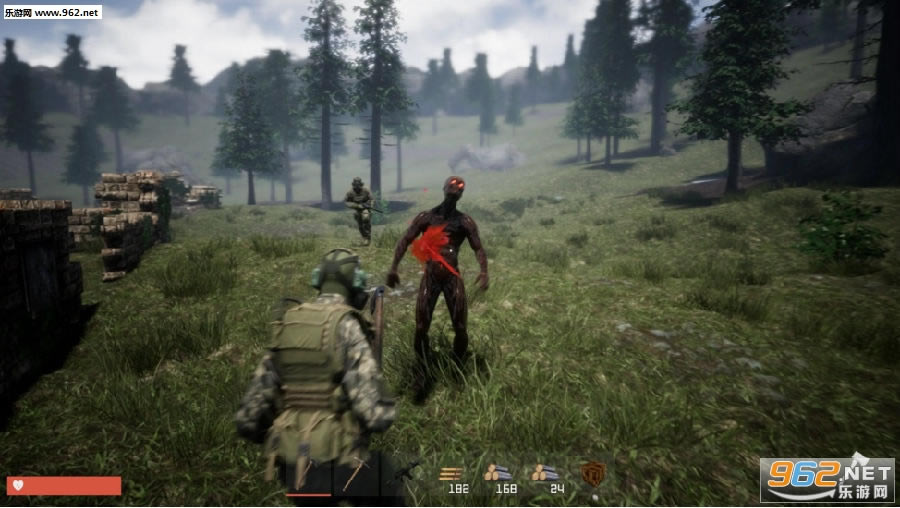The image size is (900, 508).
Task: Select the wood logs icon showing 168
Action: (498, 473)
